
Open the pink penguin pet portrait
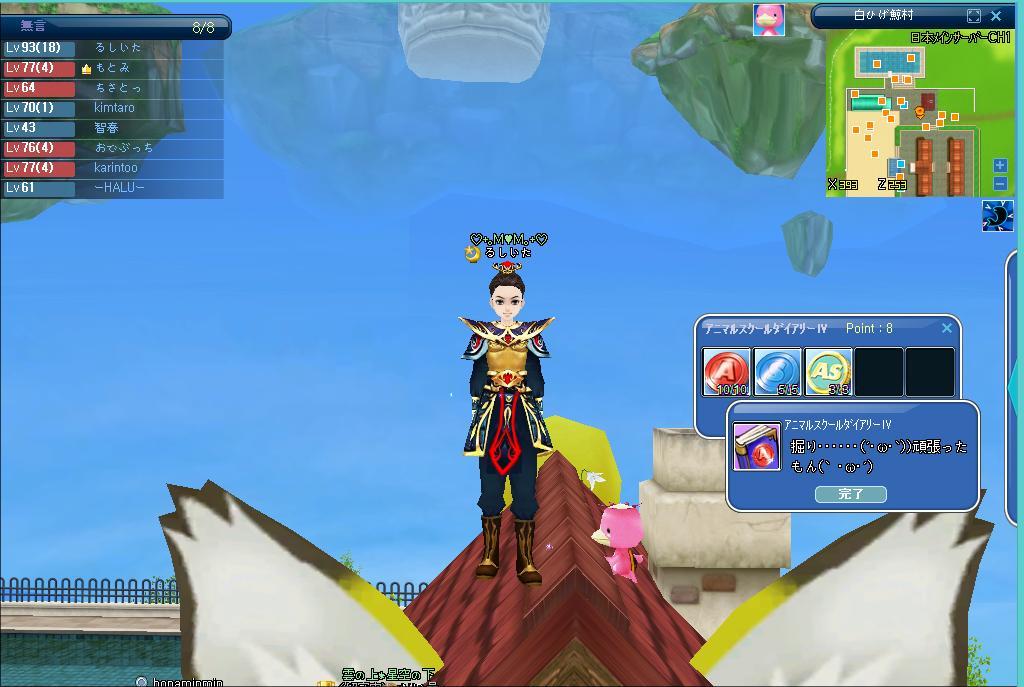[769, 19]
